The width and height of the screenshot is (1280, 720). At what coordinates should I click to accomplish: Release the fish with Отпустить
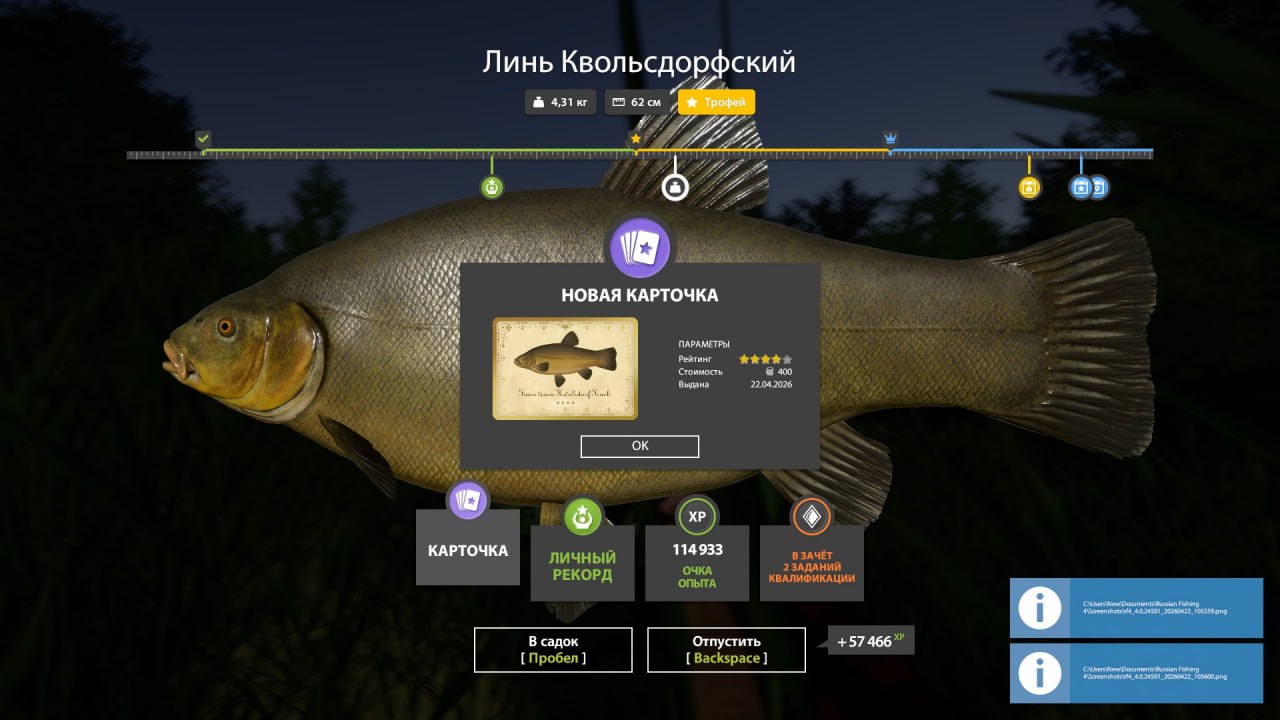pos(726,650)
